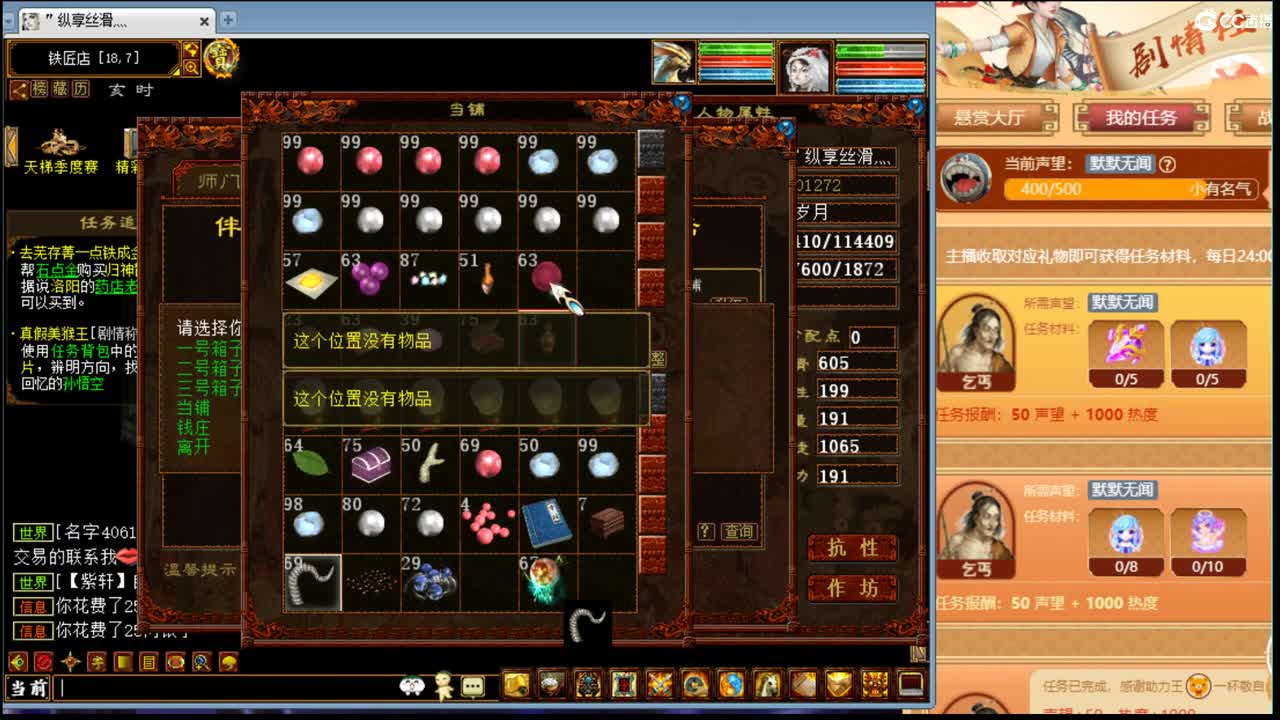The width and height of the screenshot is (1280, 720).
Task: Click the speech bubble chat icon next to emotes
Action: pos(473,685)
